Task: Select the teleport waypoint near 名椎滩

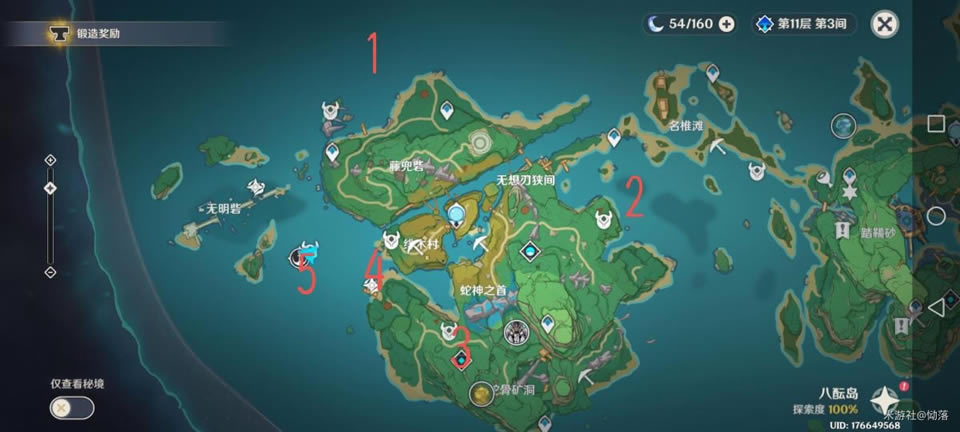Action: point(712,73)
